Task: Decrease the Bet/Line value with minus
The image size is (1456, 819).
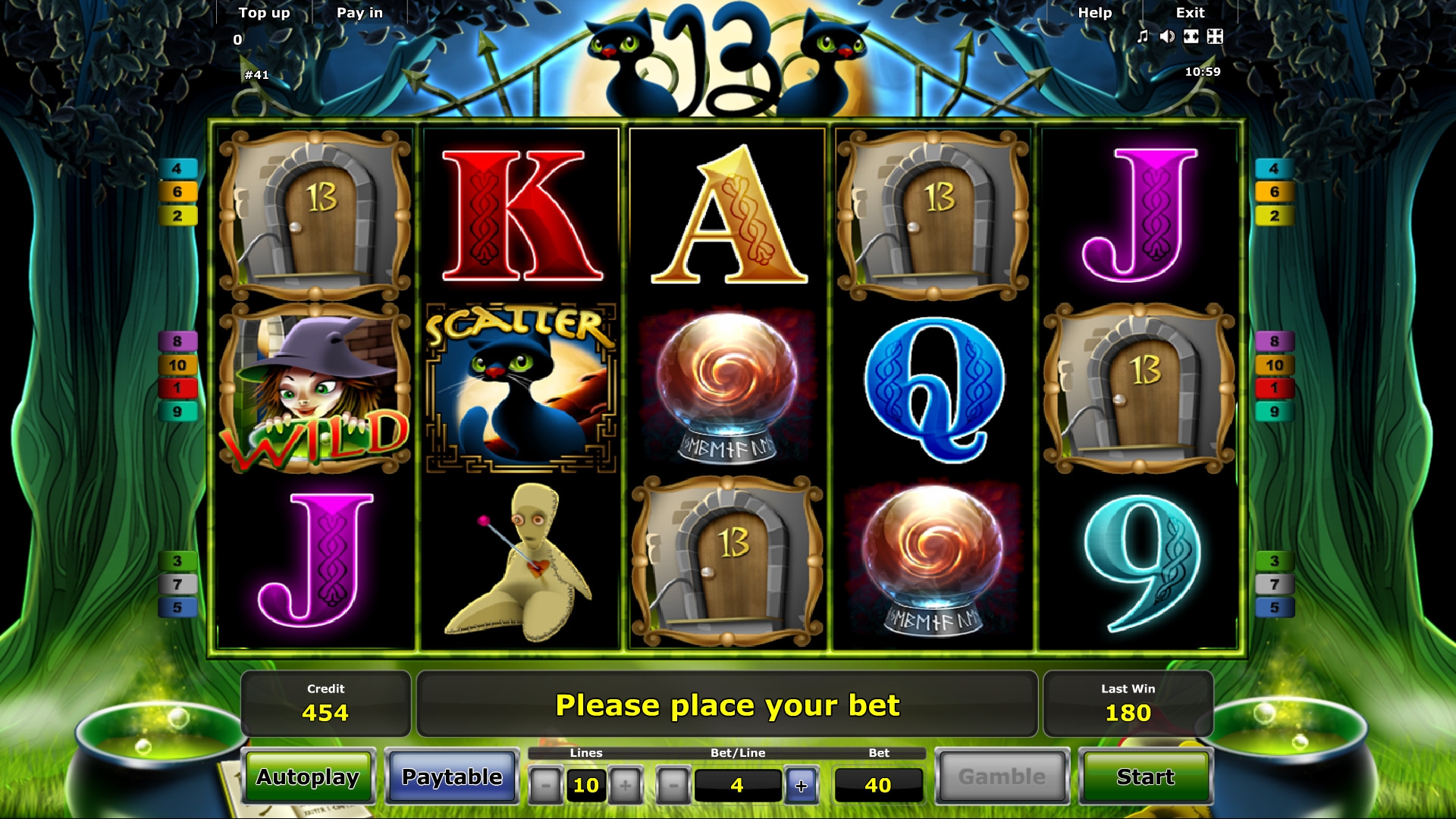Action: click(673, 786)
